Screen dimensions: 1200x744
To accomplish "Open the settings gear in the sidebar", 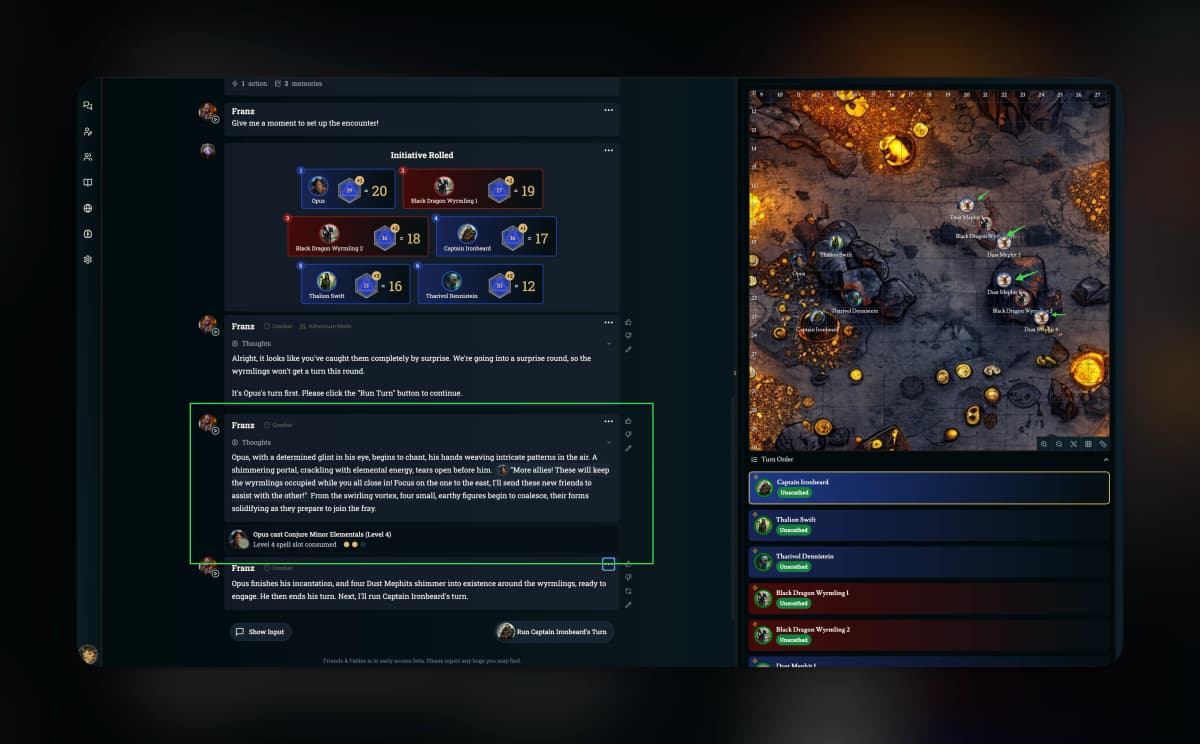I will 88,260.
